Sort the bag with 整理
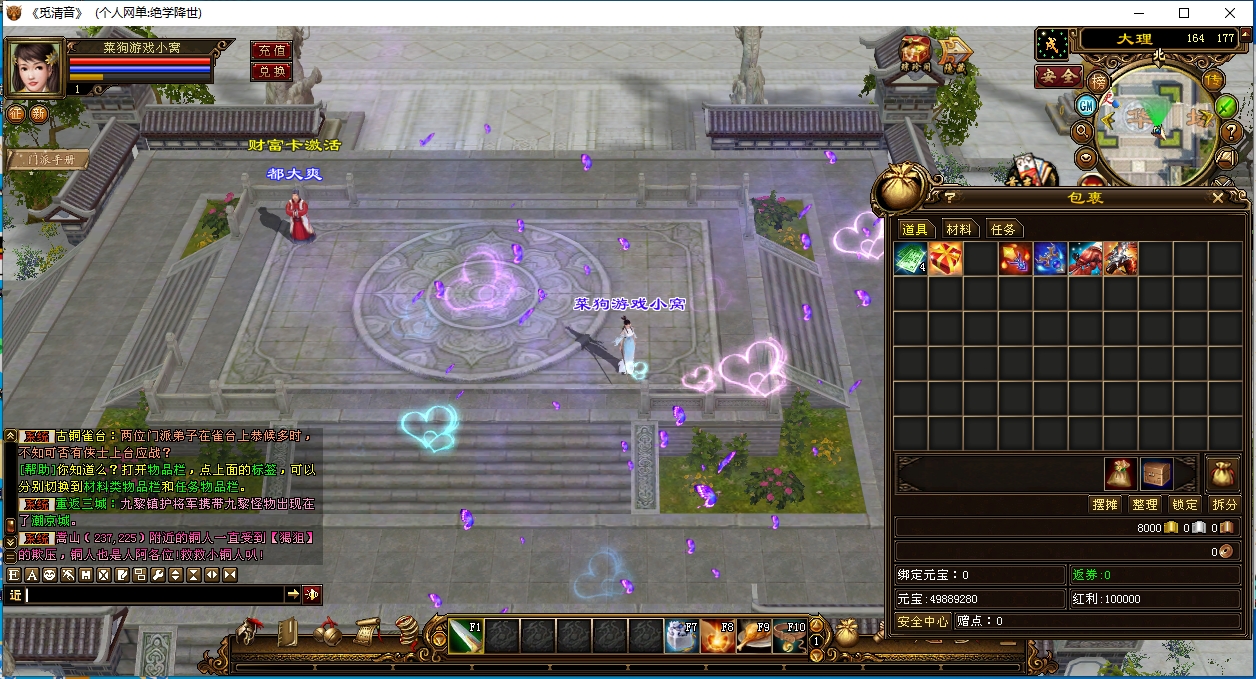 click(1145, 505)
